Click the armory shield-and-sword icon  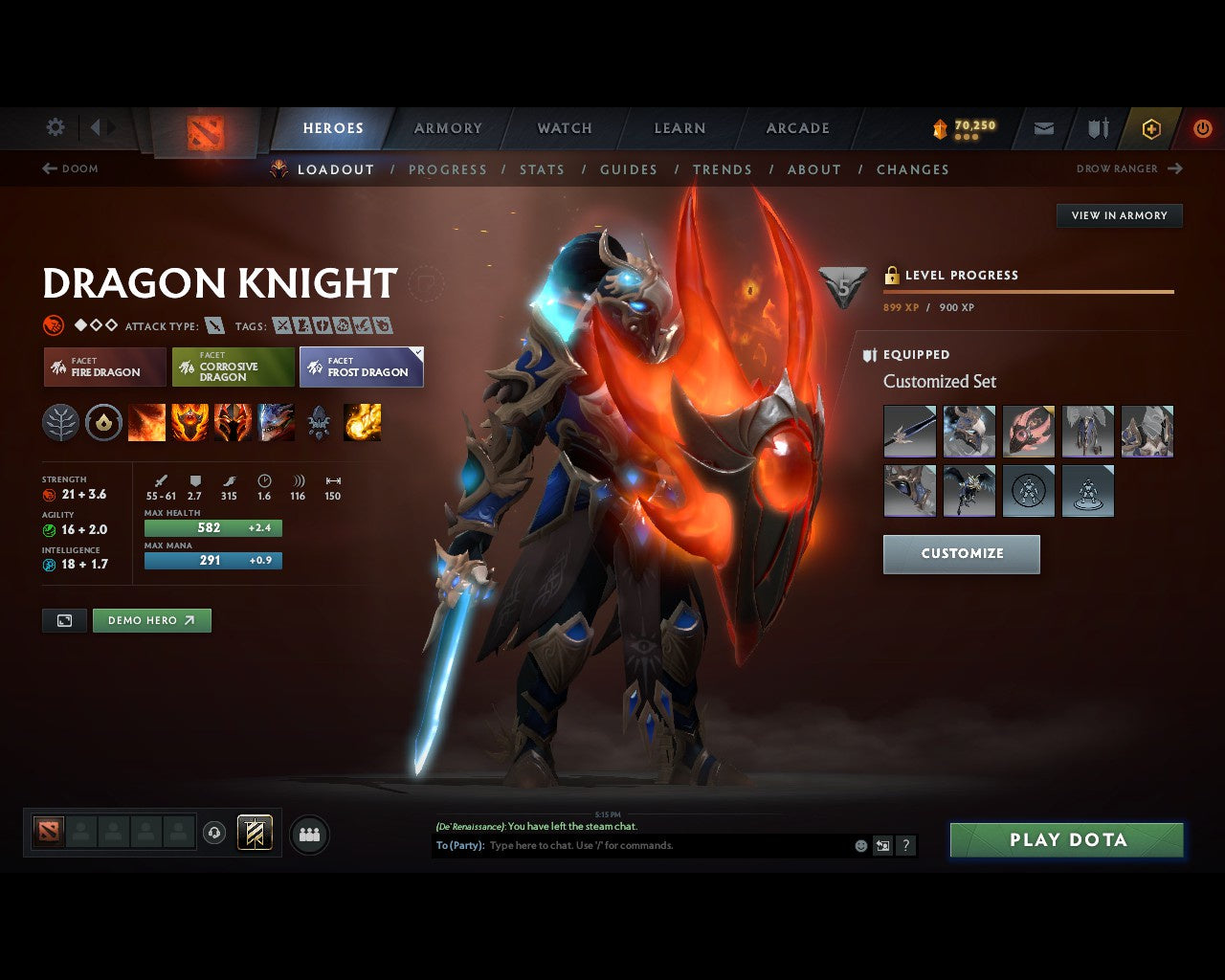click(1097, 127)
